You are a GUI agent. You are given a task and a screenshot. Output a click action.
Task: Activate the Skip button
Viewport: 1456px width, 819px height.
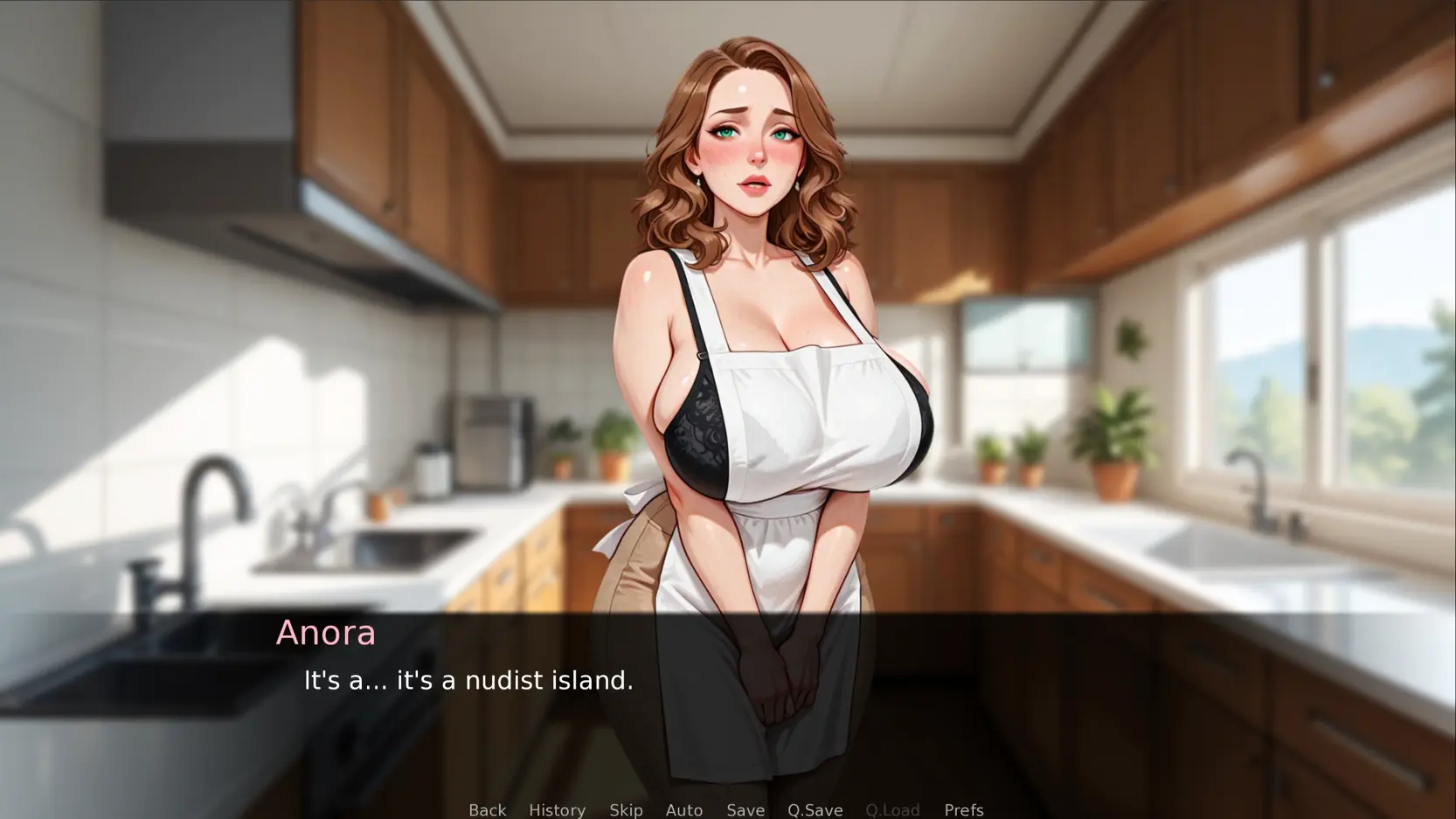[x=626, y=809]
